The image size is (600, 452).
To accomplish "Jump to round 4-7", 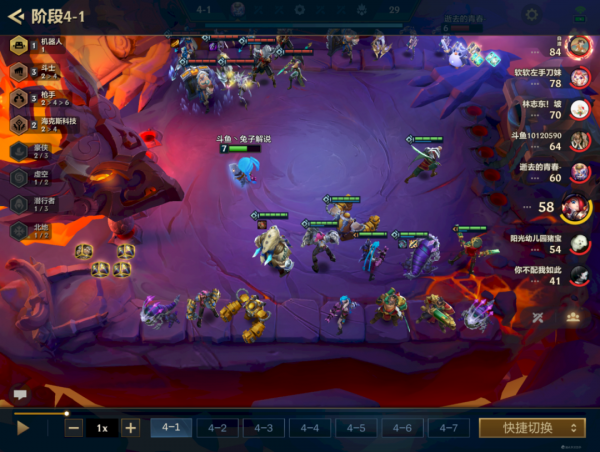I will point(447,428).
